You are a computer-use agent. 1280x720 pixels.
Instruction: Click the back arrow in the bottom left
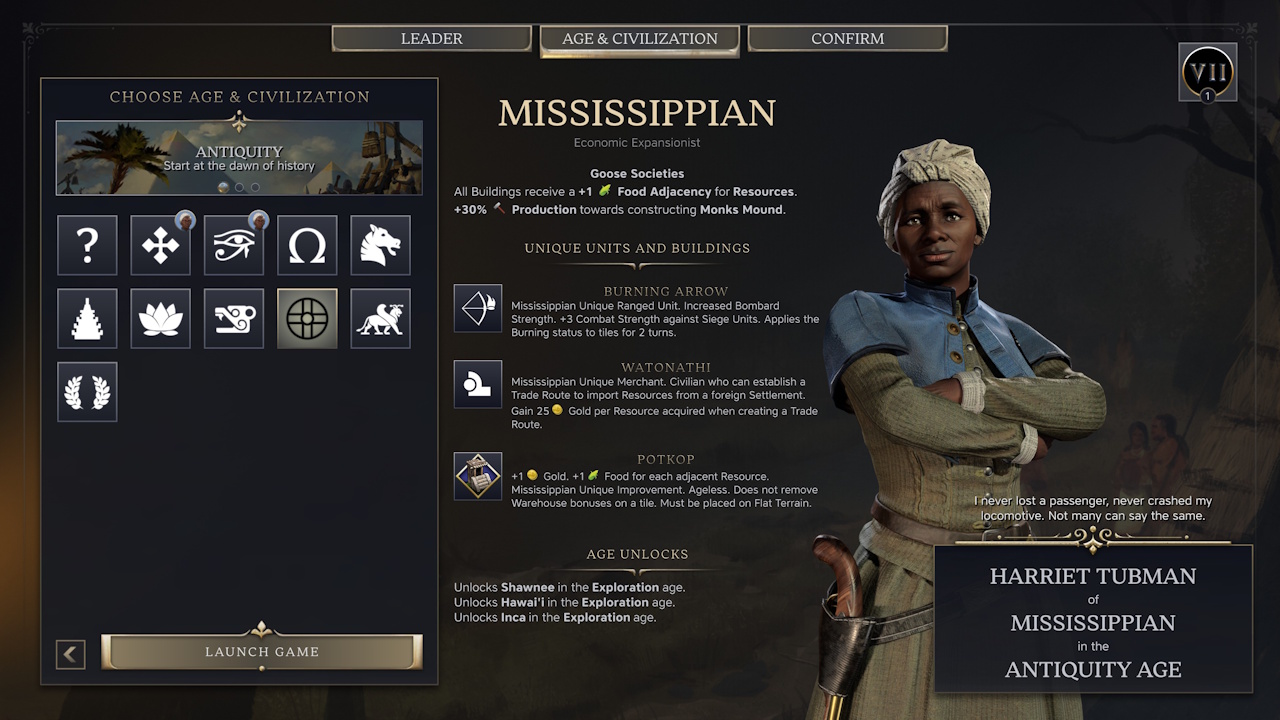(70, 654)
